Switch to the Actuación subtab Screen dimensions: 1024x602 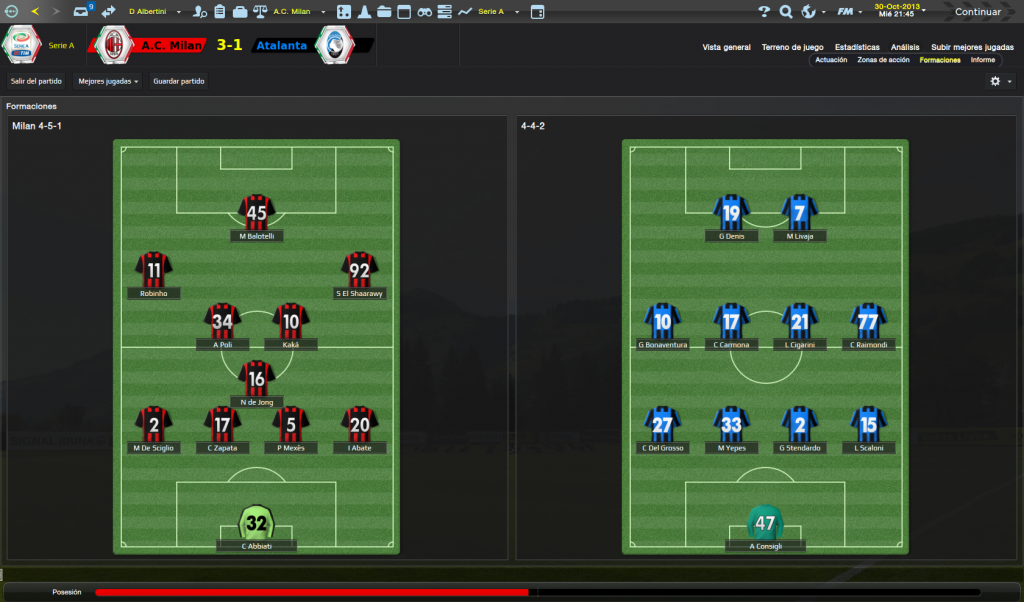[x=831, y=60]
